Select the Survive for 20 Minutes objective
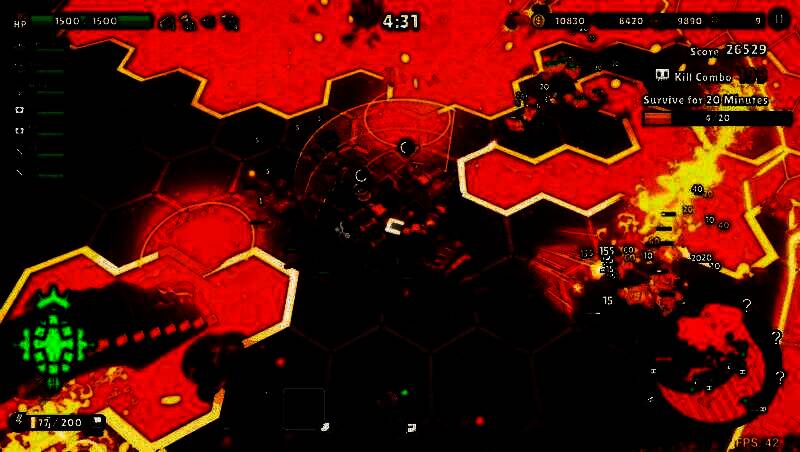 pos(706,101)
